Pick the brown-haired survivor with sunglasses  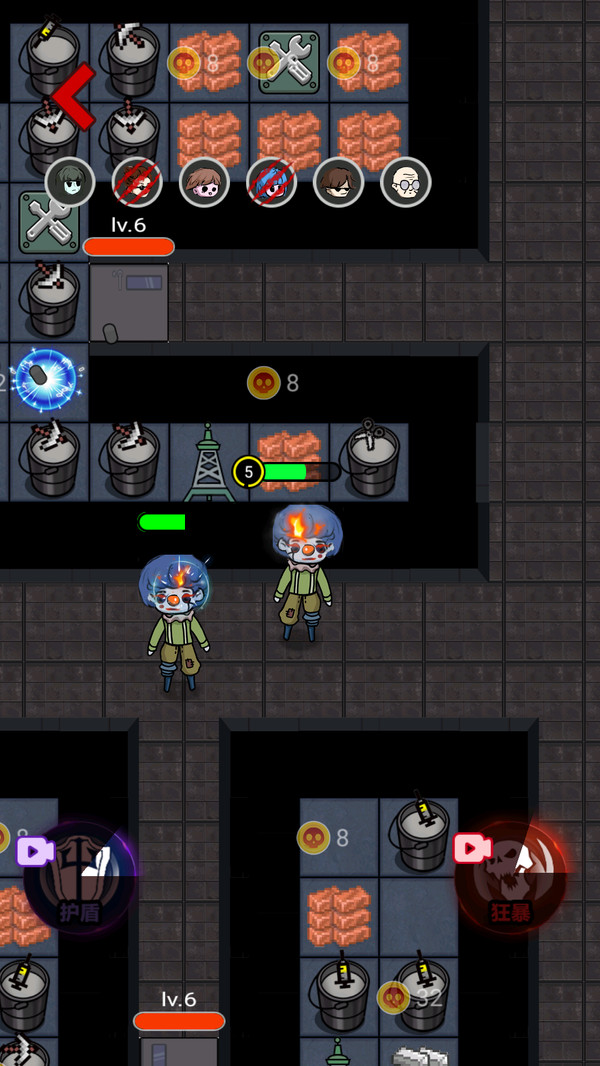coord(338,182)
